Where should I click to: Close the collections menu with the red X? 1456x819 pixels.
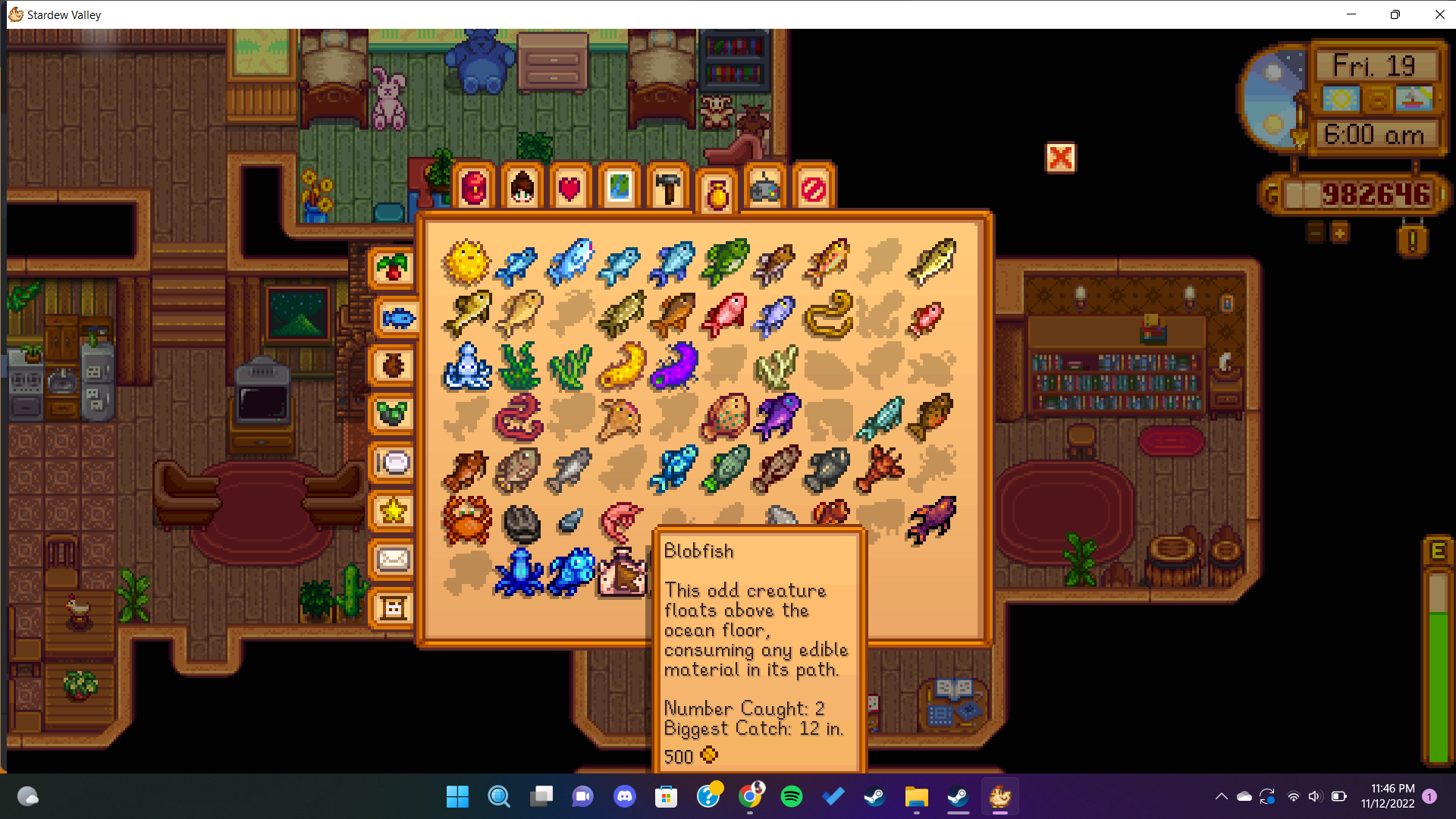coord(1060,158)
